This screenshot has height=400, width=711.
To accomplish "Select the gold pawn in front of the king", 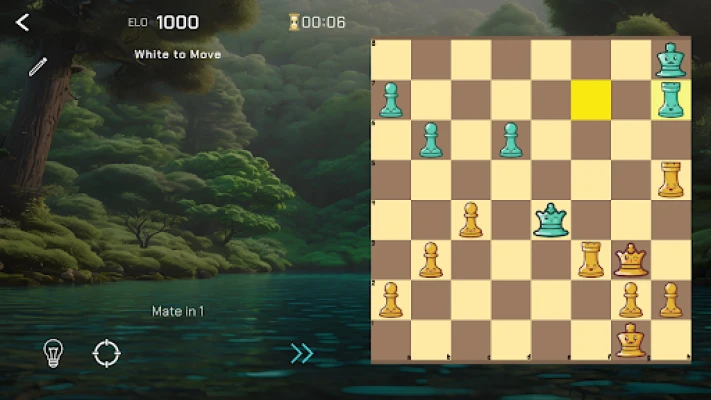I will [630, 300].
